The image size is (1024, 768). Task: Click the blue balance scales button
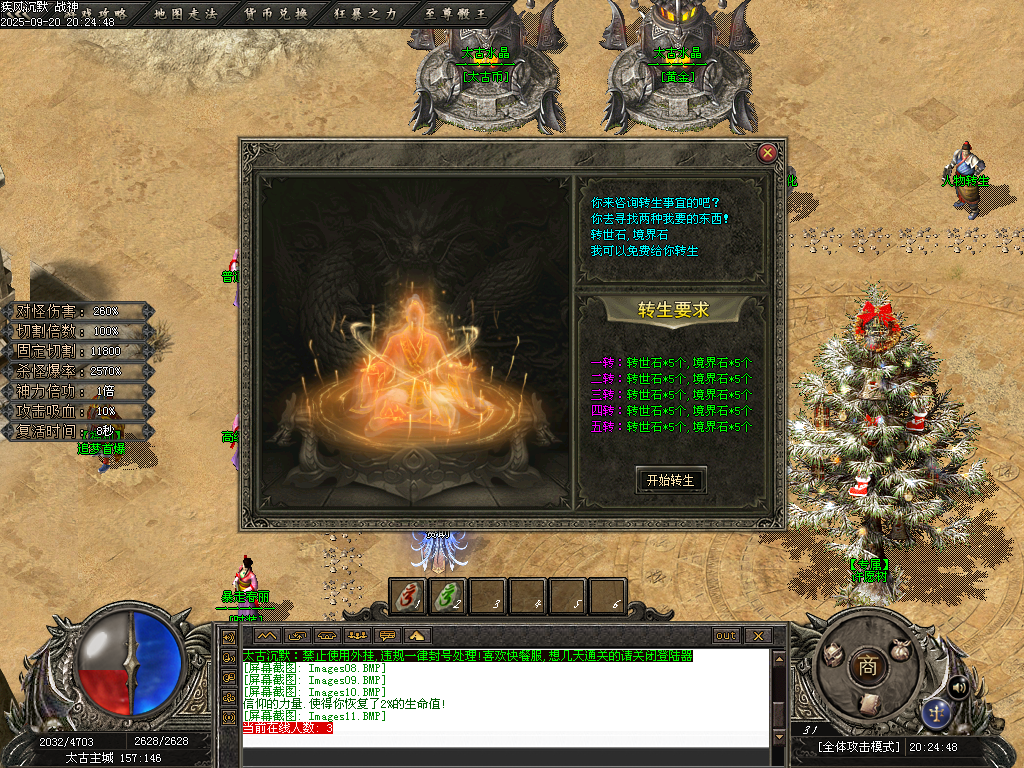(x=938, y=711)
